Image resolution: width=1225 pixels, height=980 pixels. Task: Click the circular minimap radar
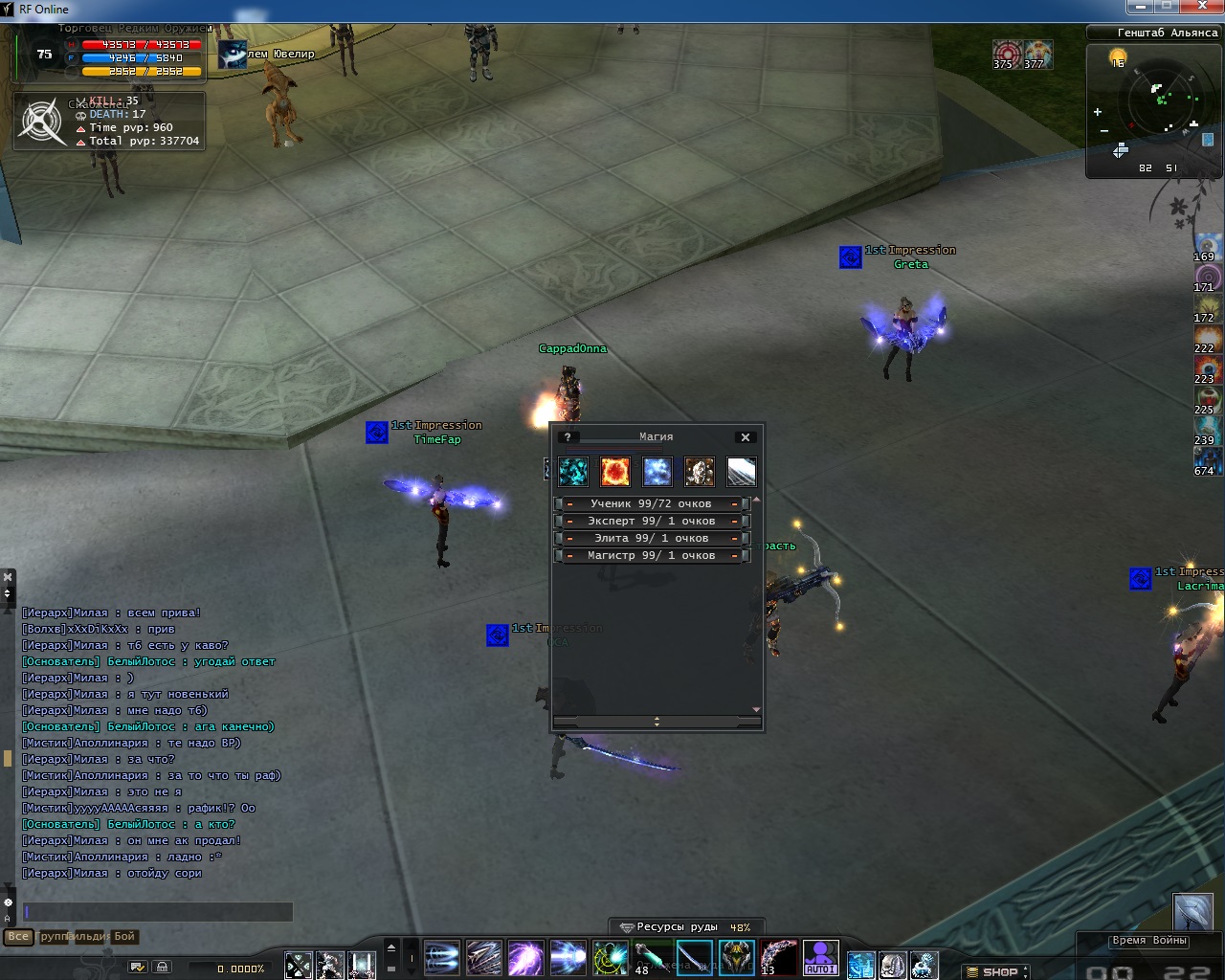[1165, 102]
